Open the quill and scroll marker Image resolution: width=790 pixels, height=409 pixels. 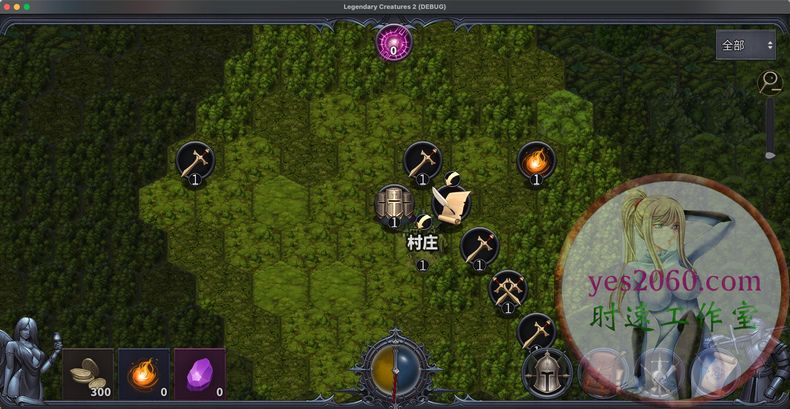click(451, 203)
